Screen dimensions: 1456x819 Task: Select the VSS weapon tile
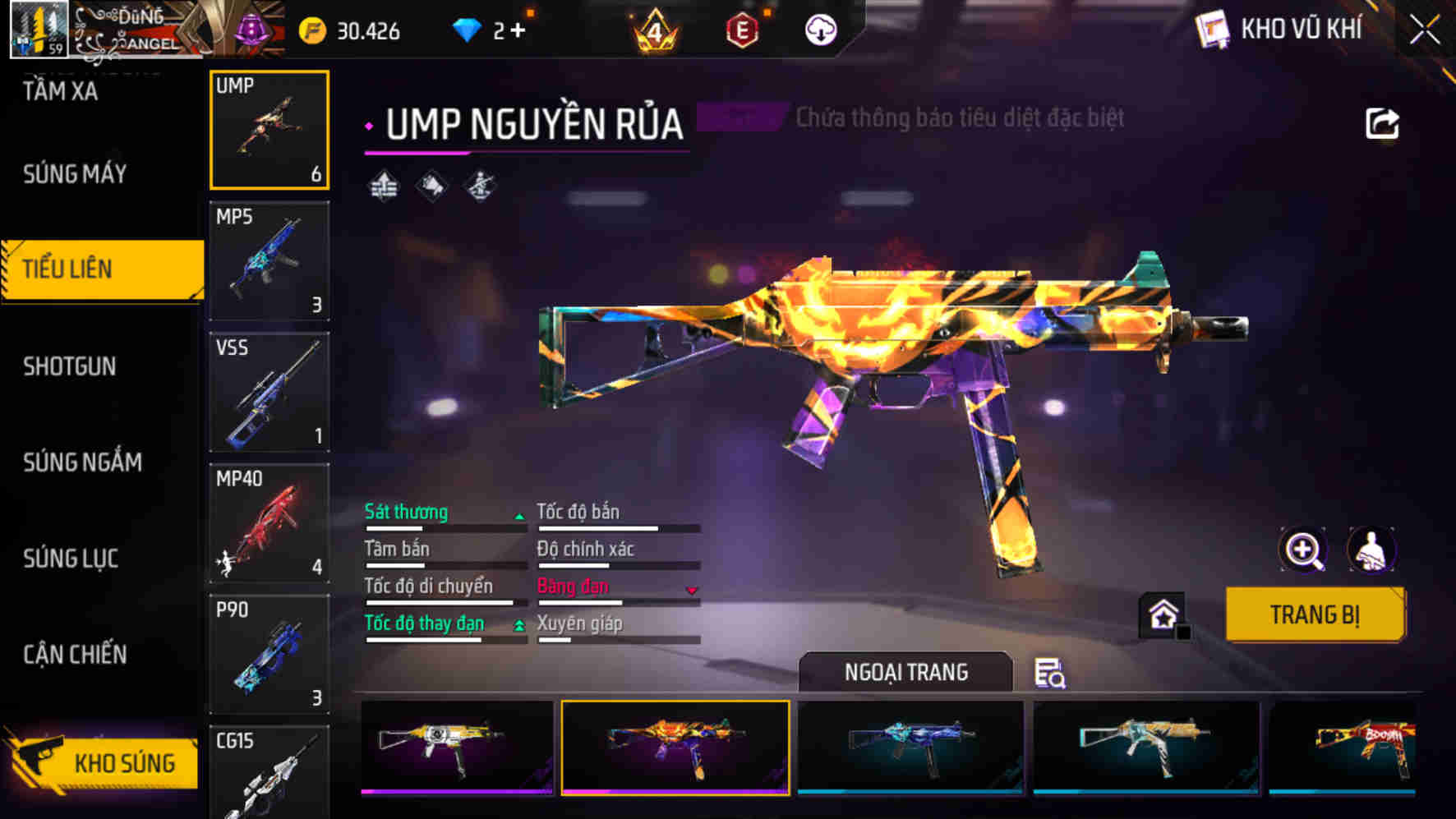tap(270, 392)
